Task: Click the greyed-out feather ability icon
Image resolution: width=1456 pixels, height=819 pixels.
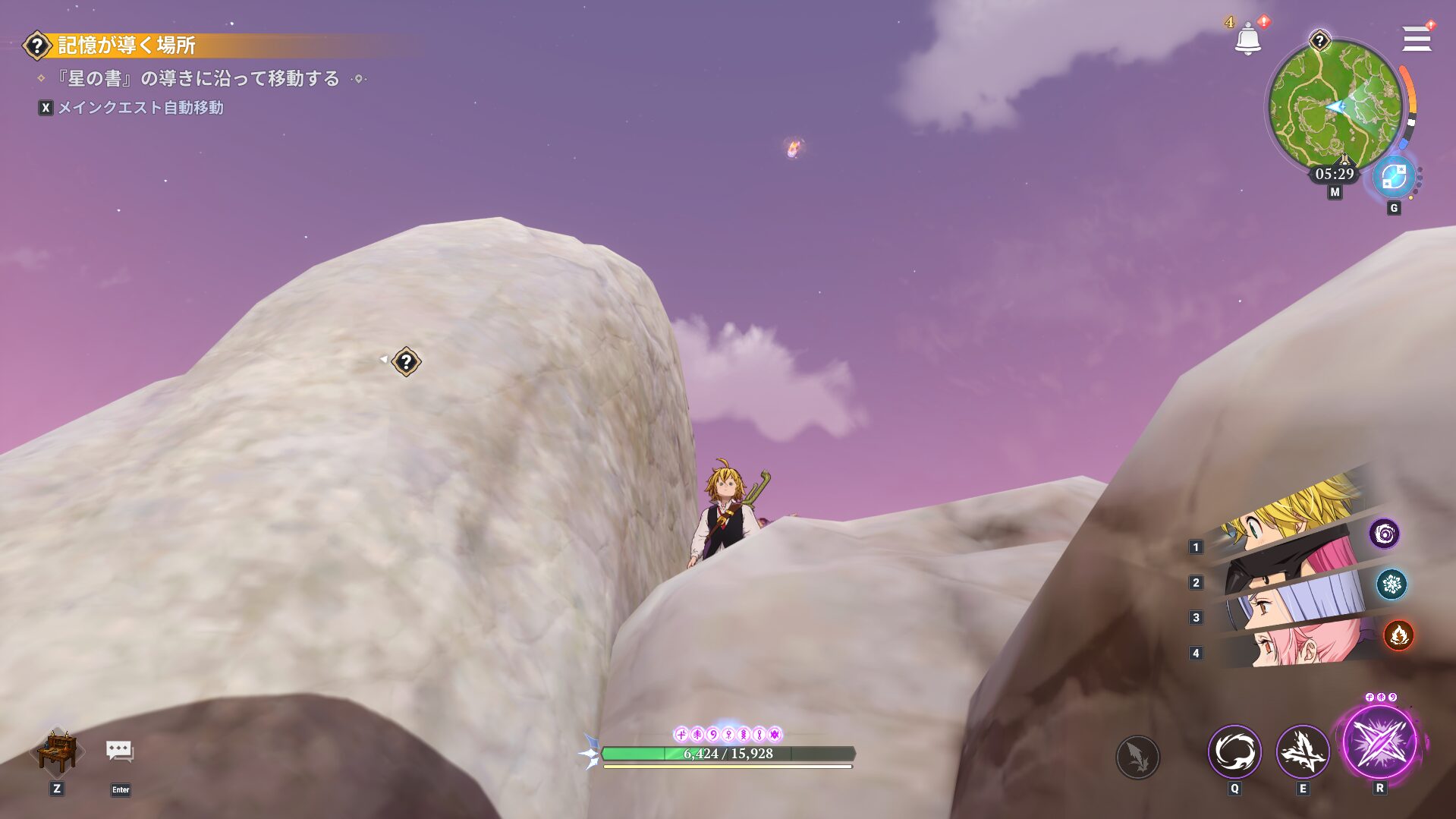Action: pos(1137,757)
